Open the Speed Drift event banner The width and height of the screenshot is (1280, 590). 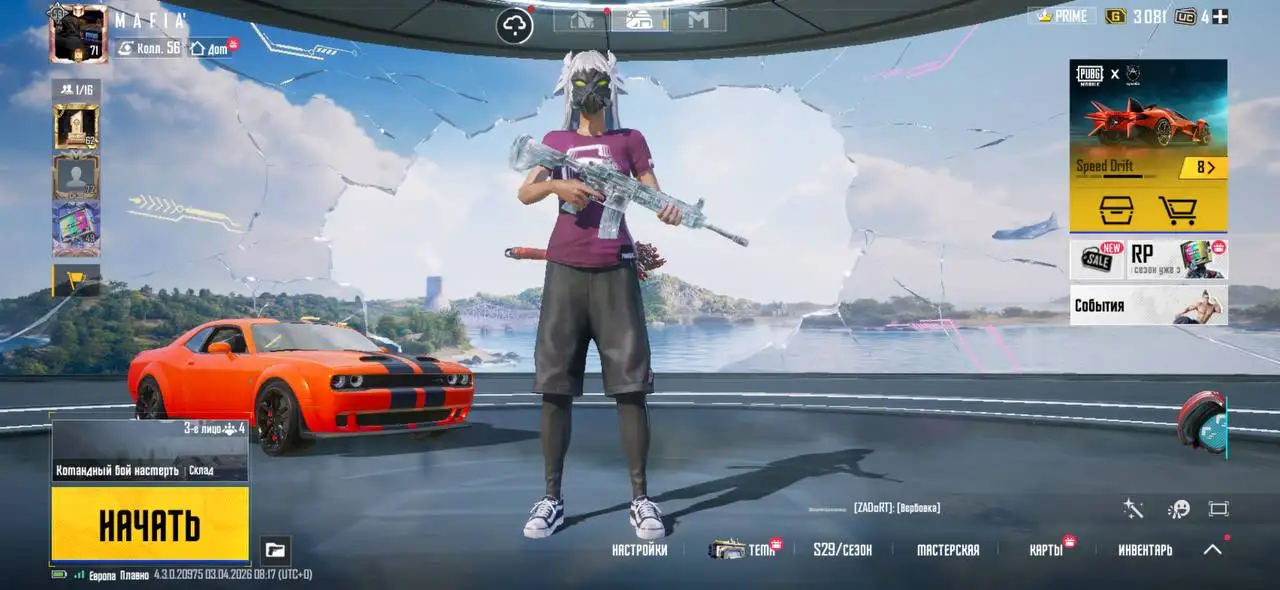pyautogui.click(x=1148, y=120)
